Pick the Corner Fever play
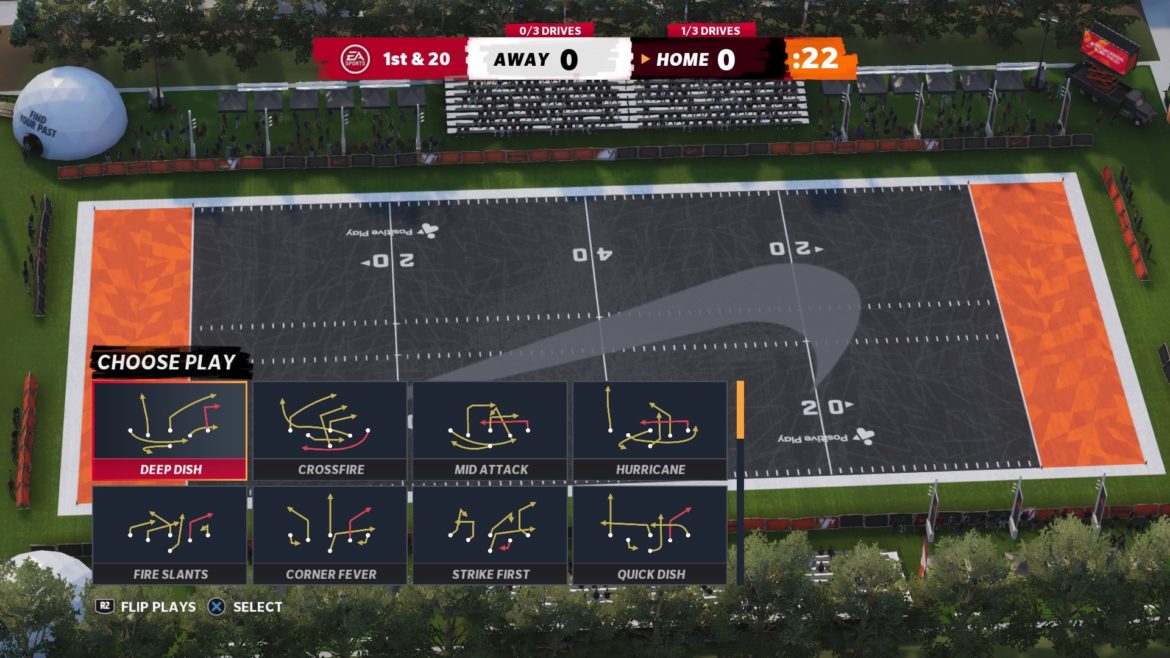The image size is (1170, 658). coord(330,534)
